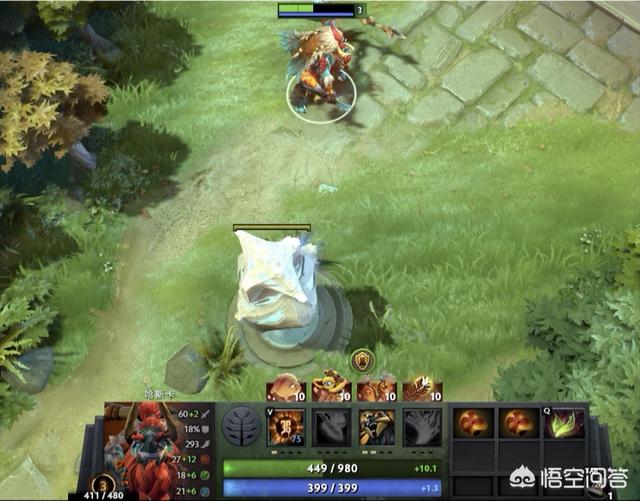Click the shield emblem above the buff row
Screen dimensions: 640x501
tap(361, 359)
